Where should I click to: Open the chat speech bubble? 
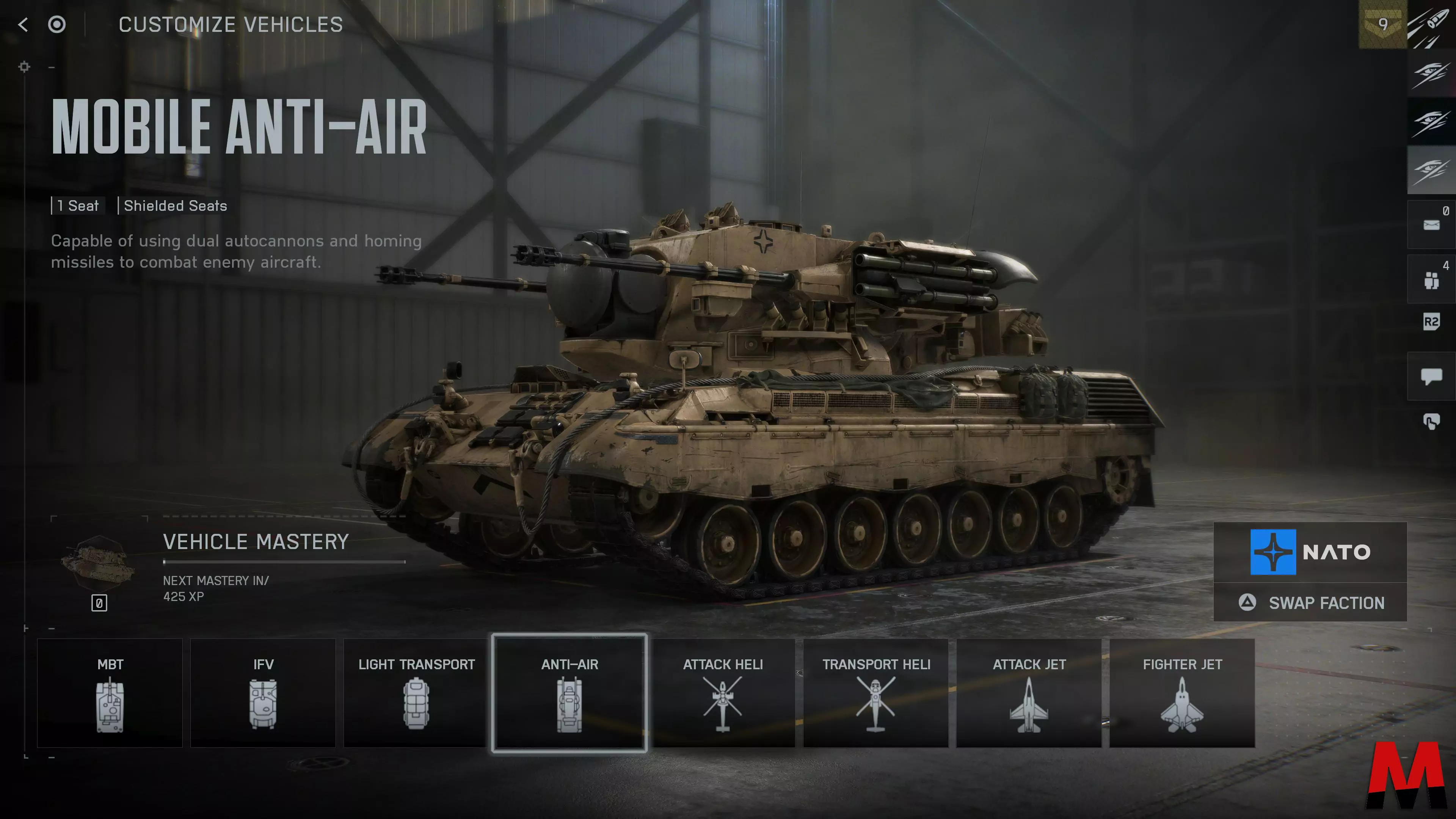click(1431, 376)
